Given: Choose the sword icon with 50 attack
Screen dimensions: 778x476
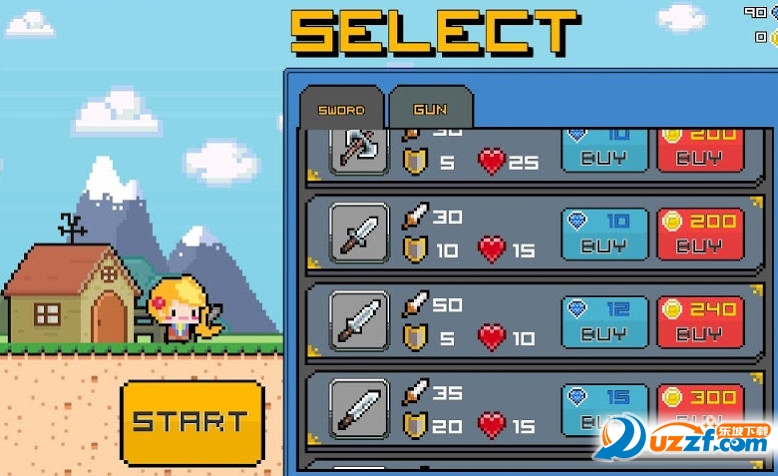Looking at the screenshot, I should coord(359,320).
